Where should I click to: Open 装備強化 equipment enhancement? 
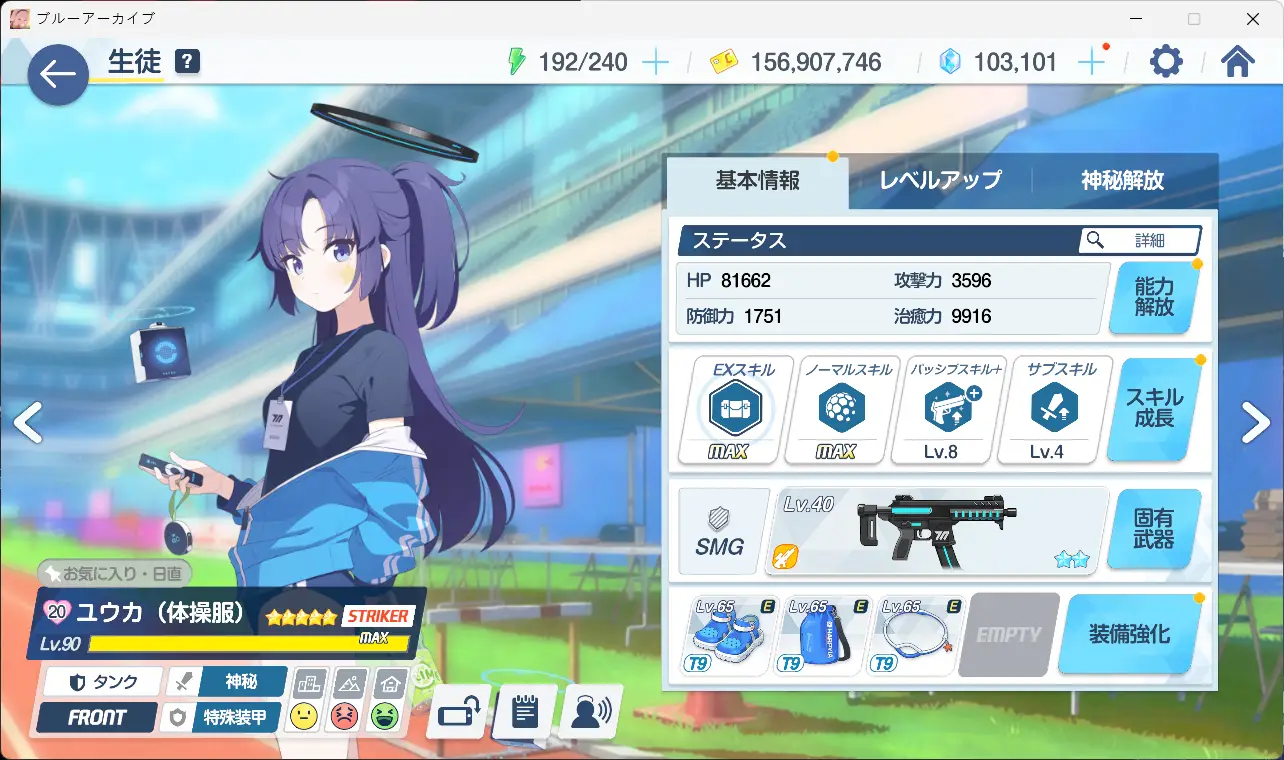tap(1129, 635)
